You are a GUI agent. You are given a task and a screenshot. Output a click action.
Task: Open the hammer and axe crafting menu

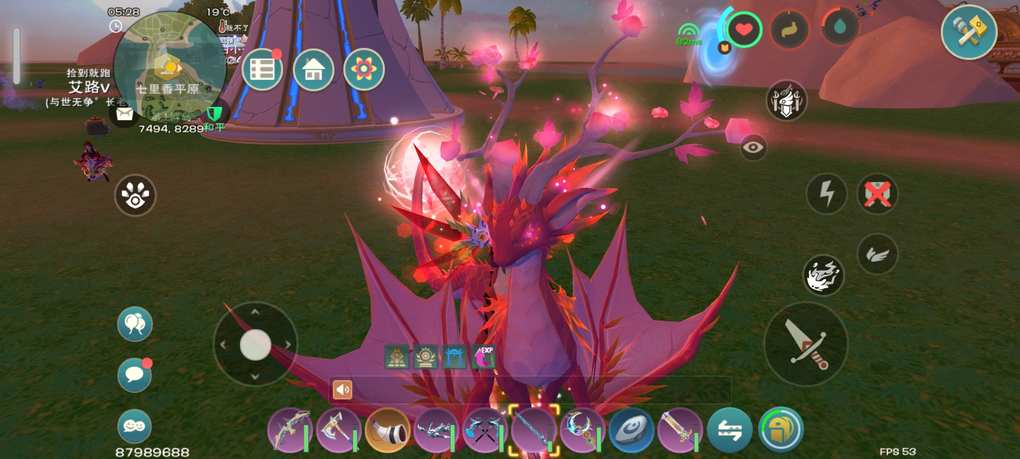968,33
